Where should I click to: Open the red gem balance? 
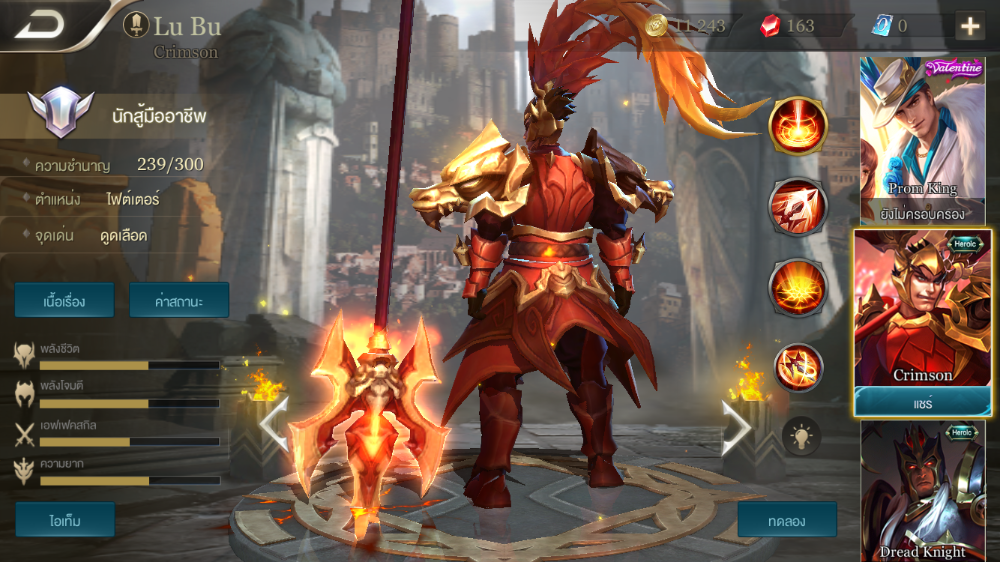pos(788,26)
